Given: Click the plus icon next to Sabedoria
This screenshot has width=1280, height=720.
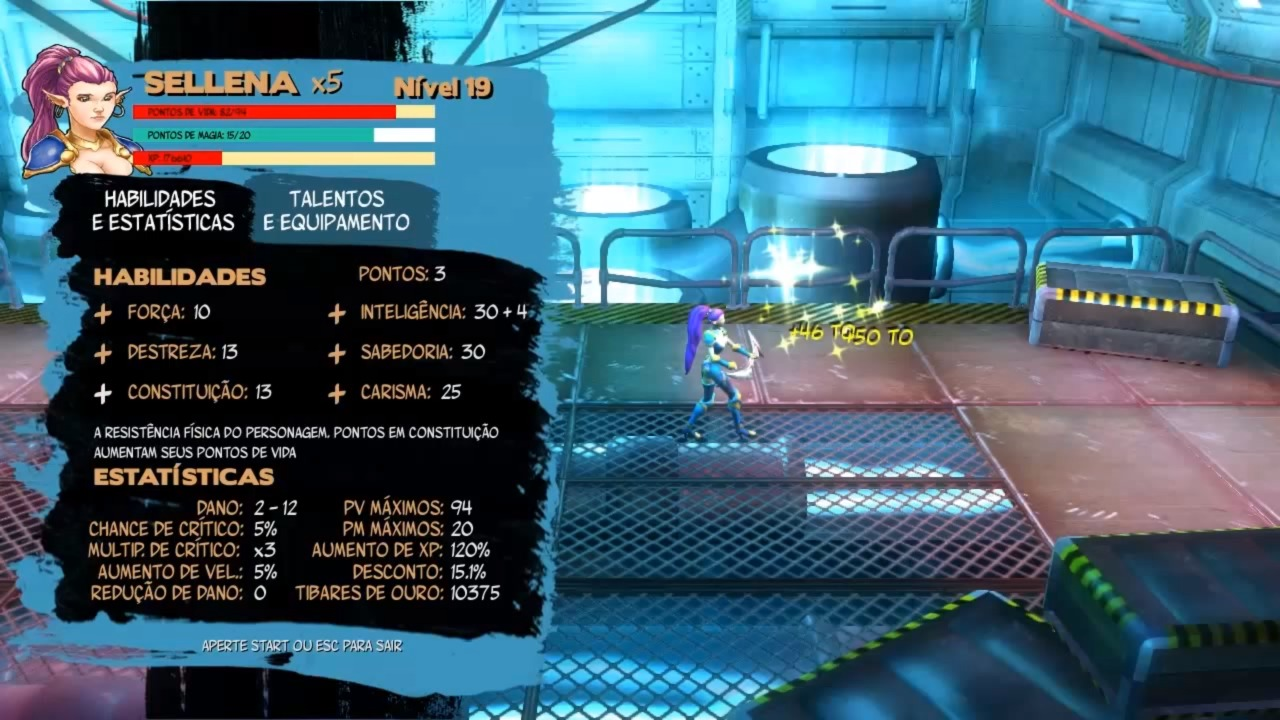Looking at the screenshot, I should coord(337,353).
